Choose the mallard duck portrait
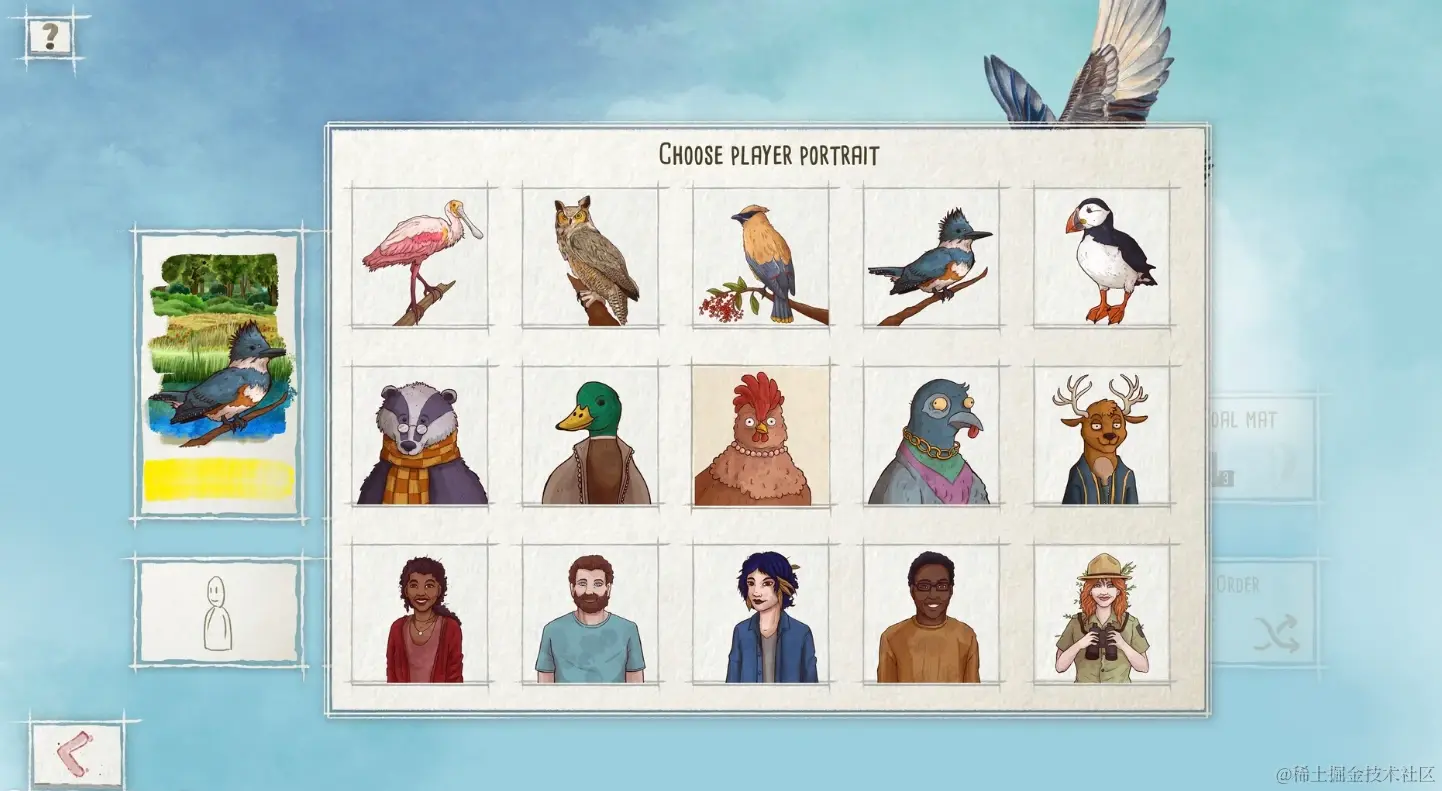Viewport: 1442px width, 791px height. click(x=591, y=436)
